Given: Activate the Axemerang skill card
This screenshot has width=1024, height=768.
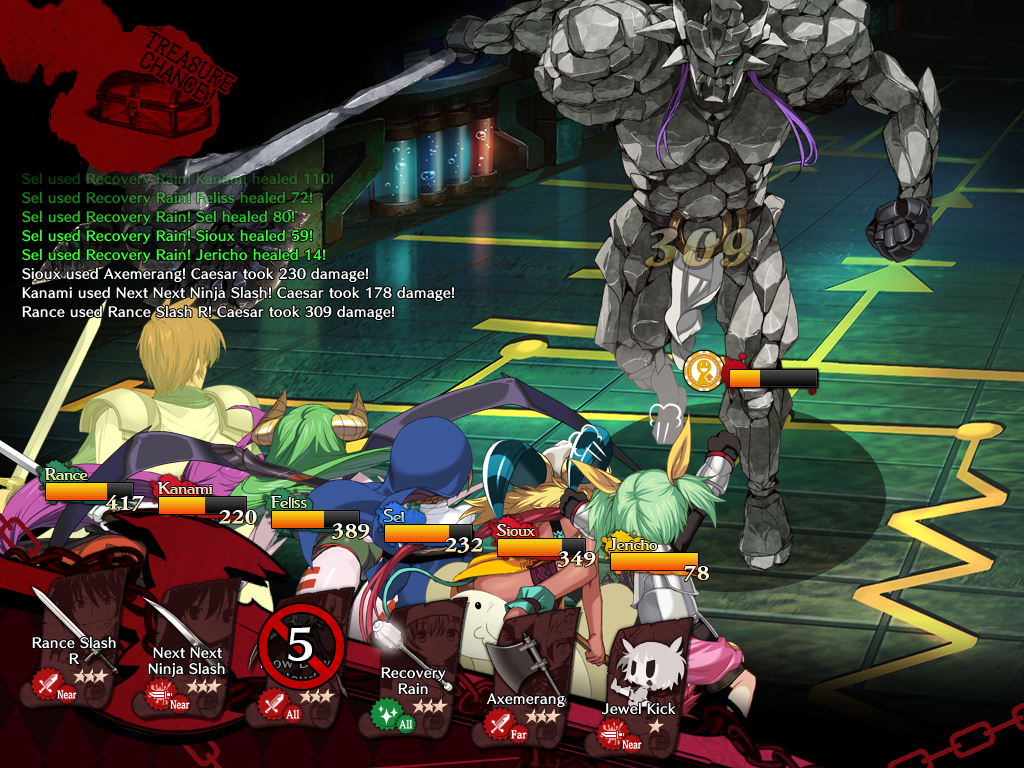Looking at the screenshot, I should pos(526,676).
